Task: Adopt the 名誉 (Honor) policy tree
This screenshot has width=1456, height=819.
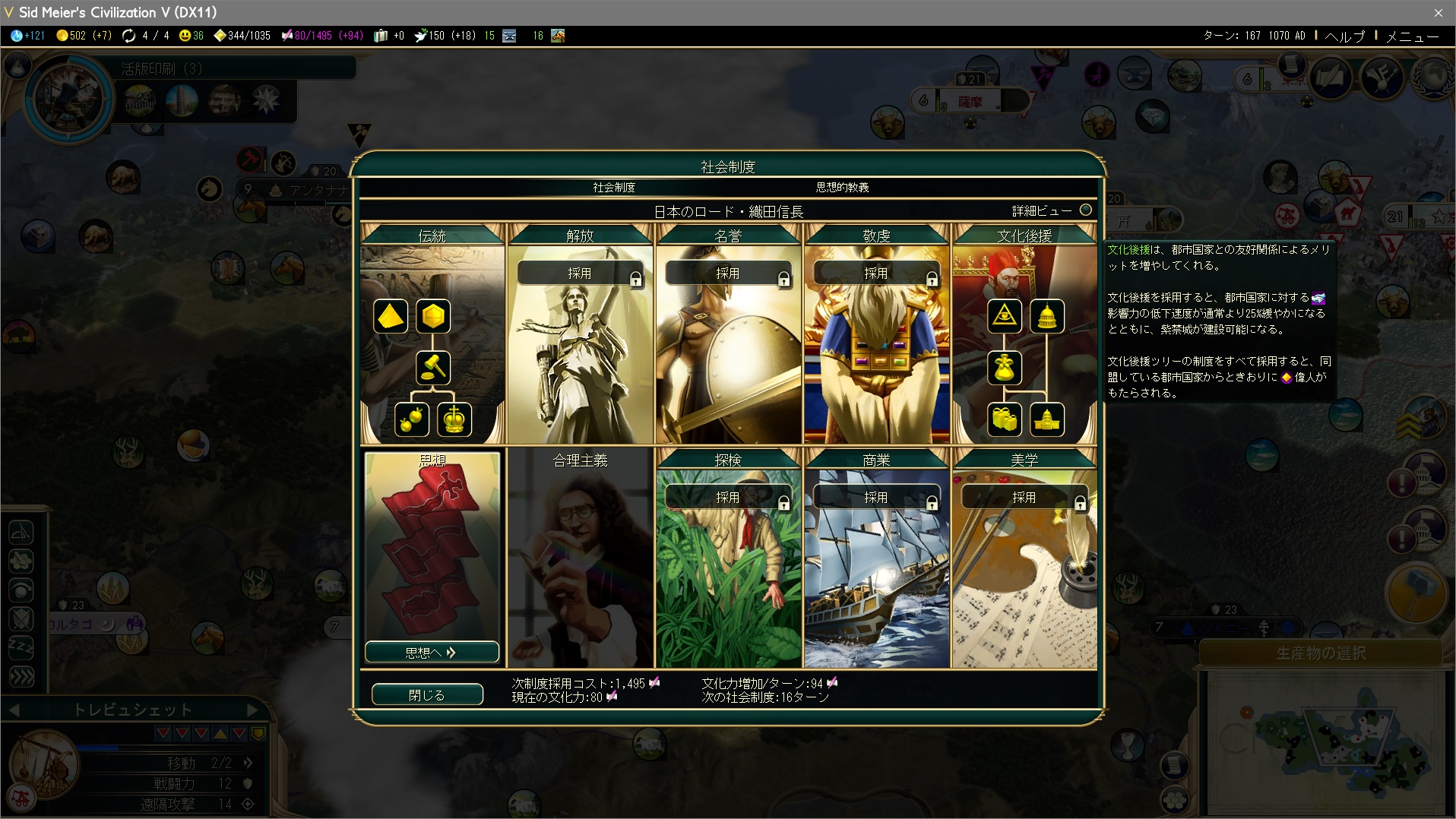Action: pyautogui.click(x=728, y=274)
